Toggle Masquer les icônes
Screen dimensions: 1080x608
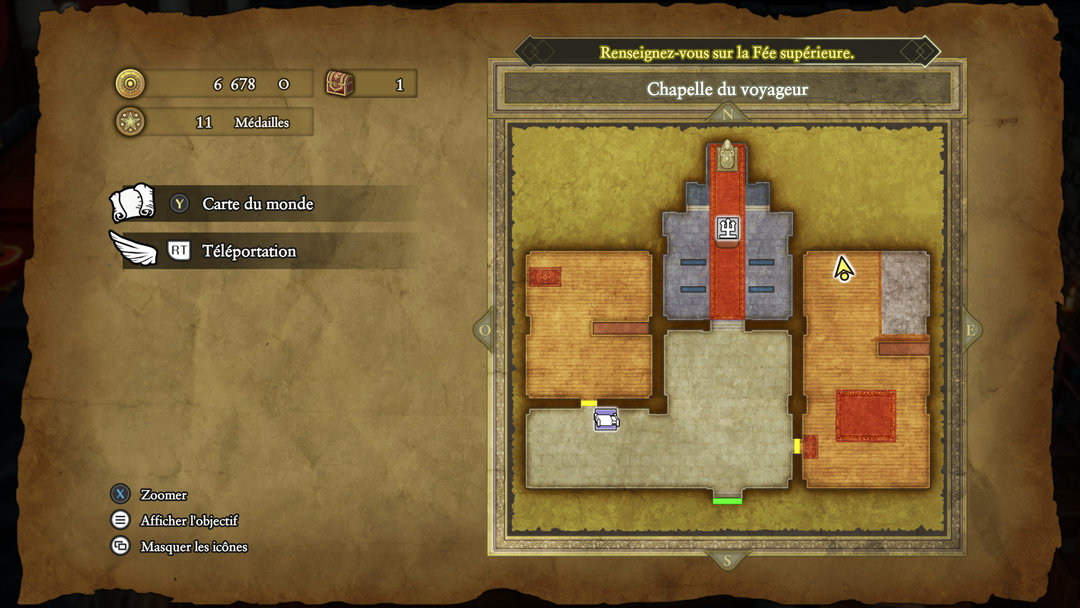click(193, 547)
